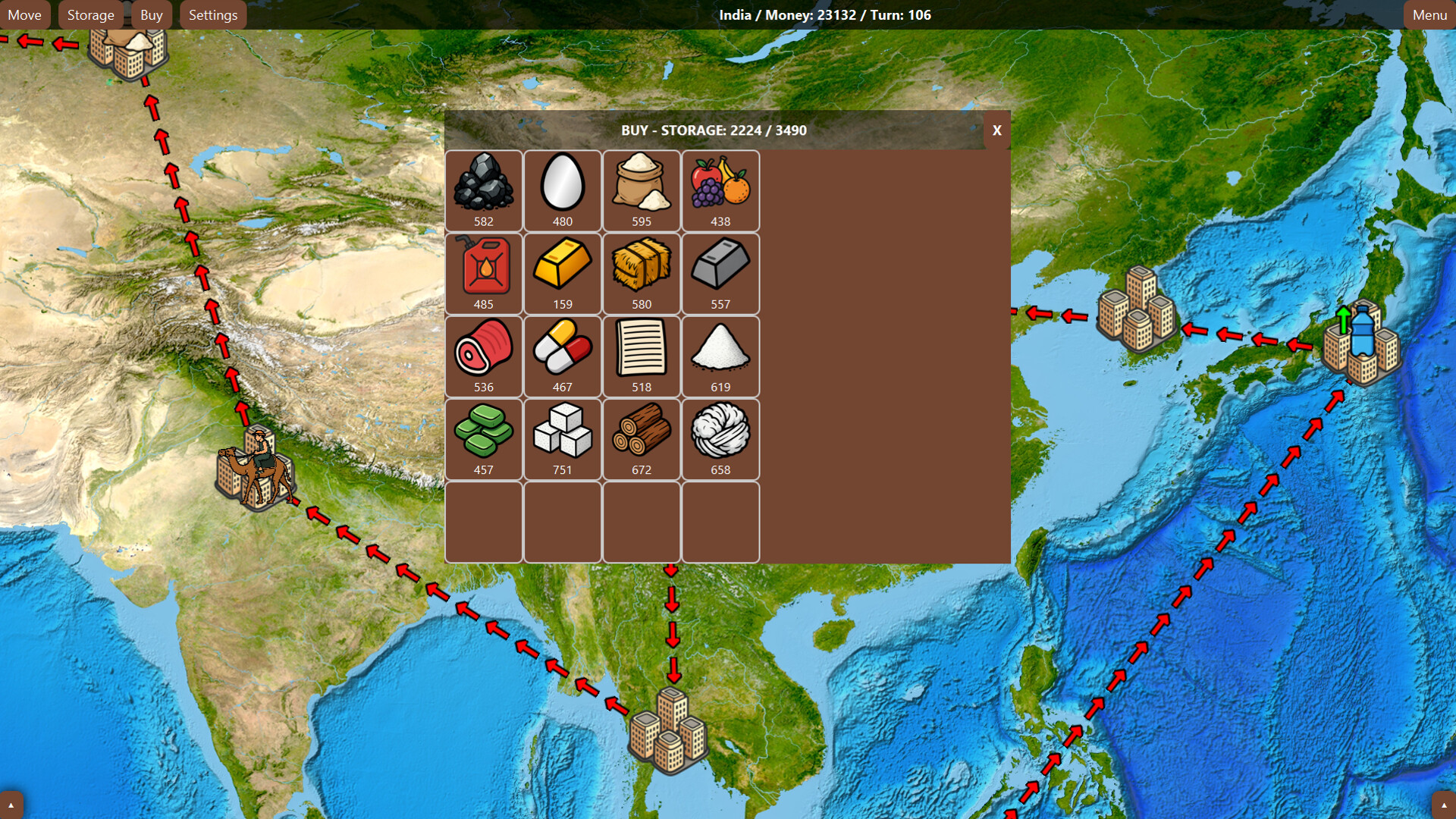Purchase the medicine pills item

563,355
